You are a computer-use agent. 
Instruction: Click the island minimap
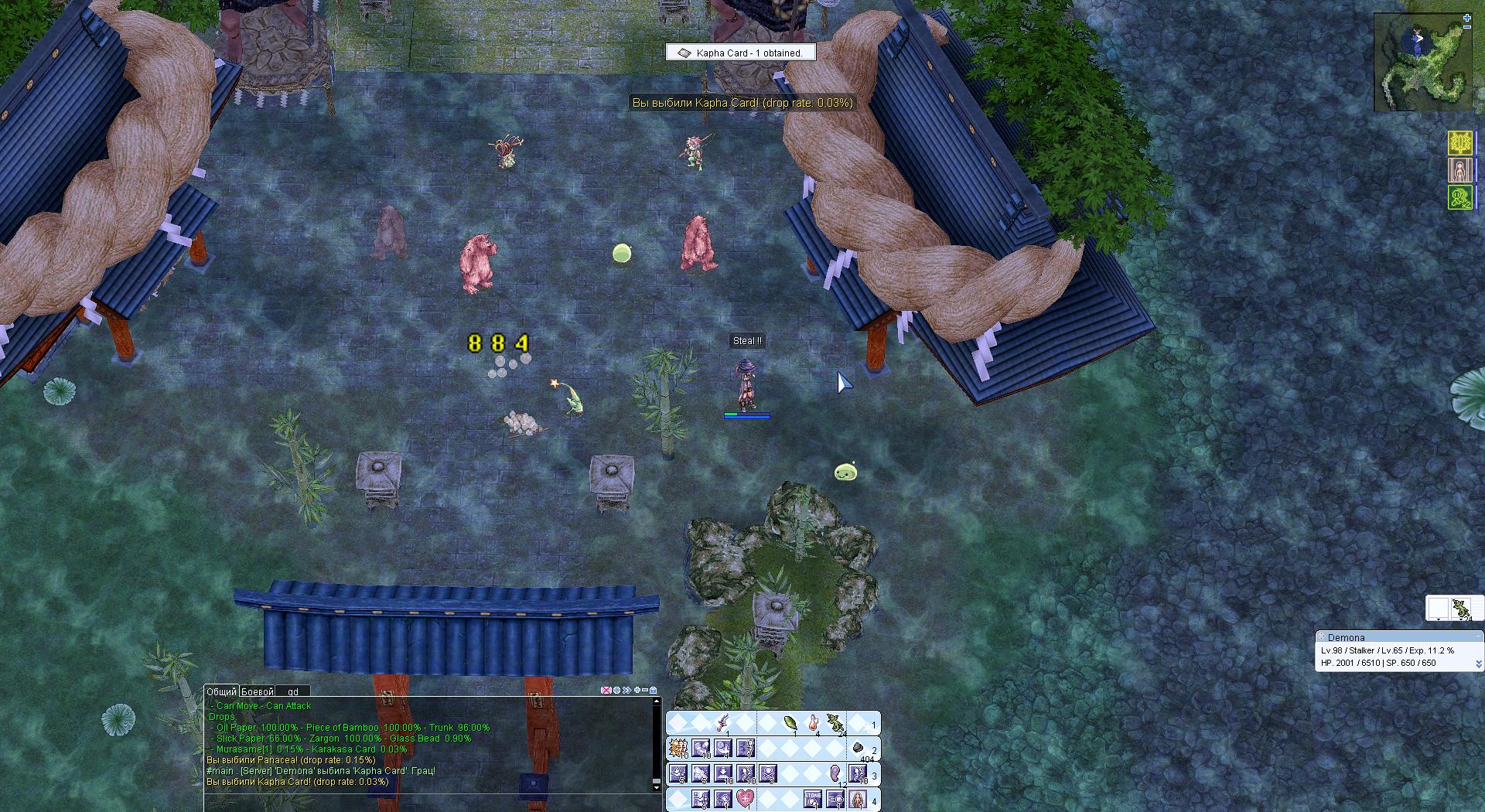[x=1422, y=63]
